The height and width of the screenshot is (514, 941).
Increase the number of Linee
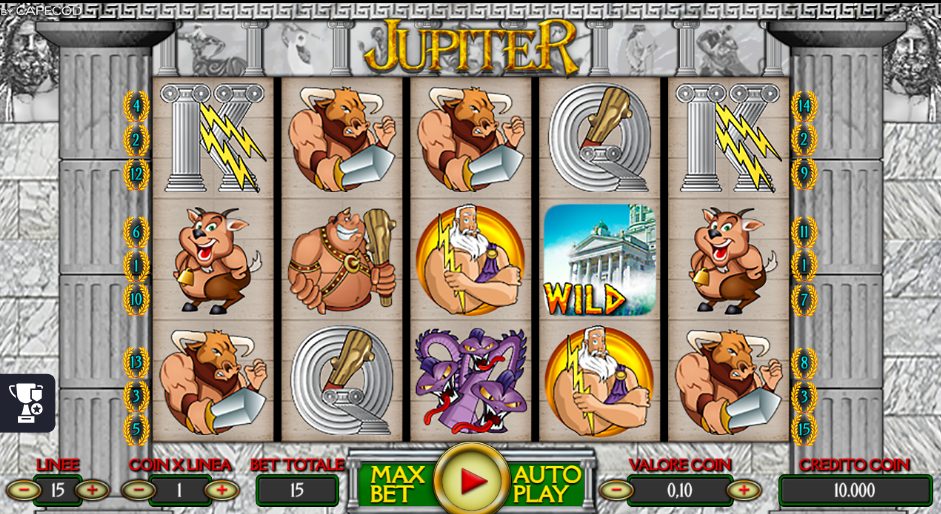[x=92, y=490]
